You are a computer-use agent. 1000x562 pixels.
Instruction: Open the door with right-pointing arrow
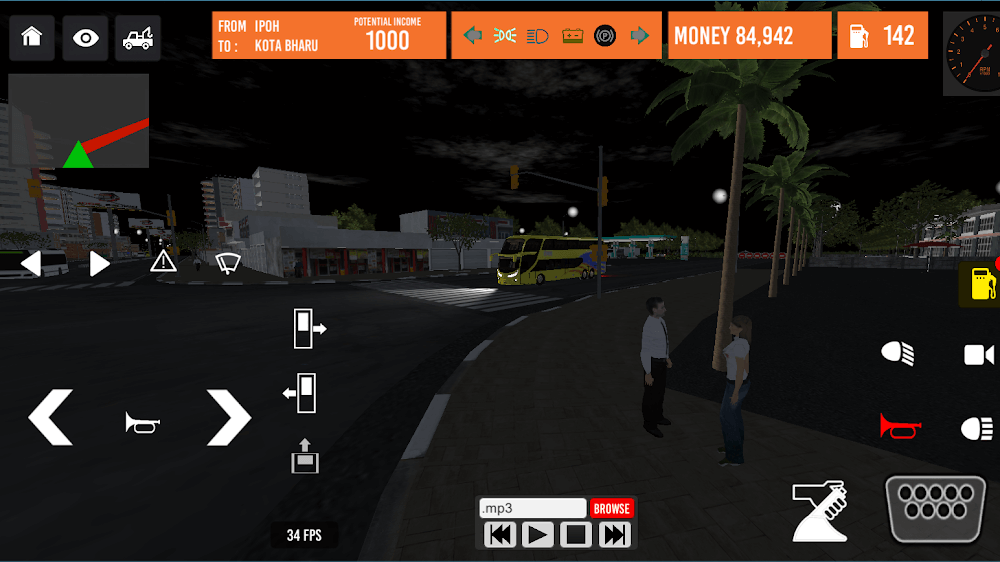coord(309,329)
